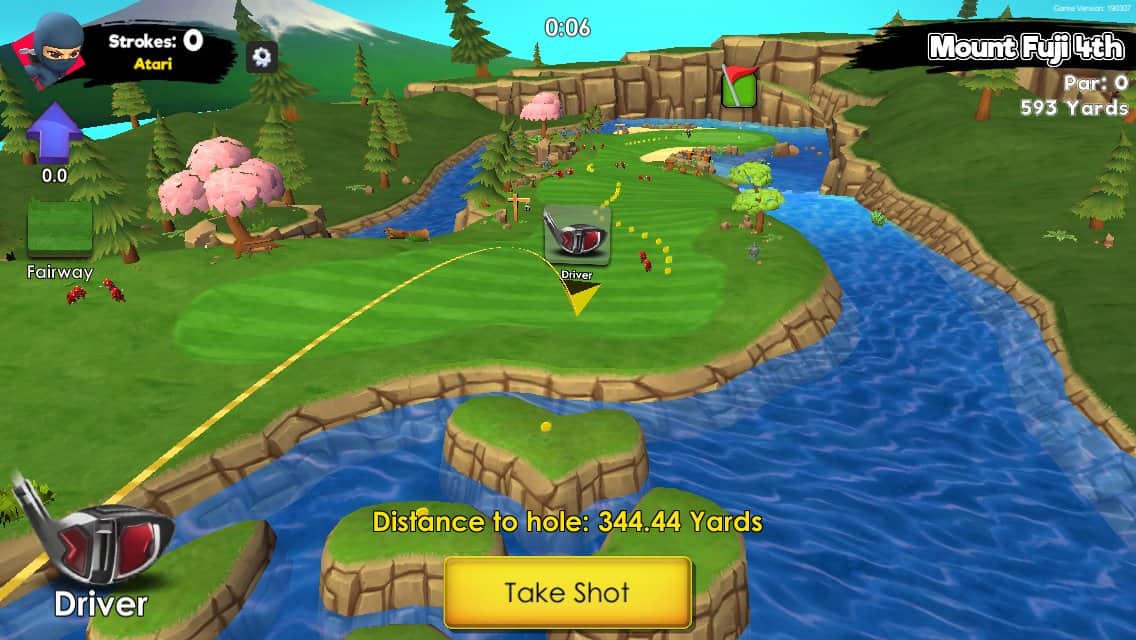Select the Fairway terrain tile
This screenshot has height=640, width=1136.
[x=60, y=231]
